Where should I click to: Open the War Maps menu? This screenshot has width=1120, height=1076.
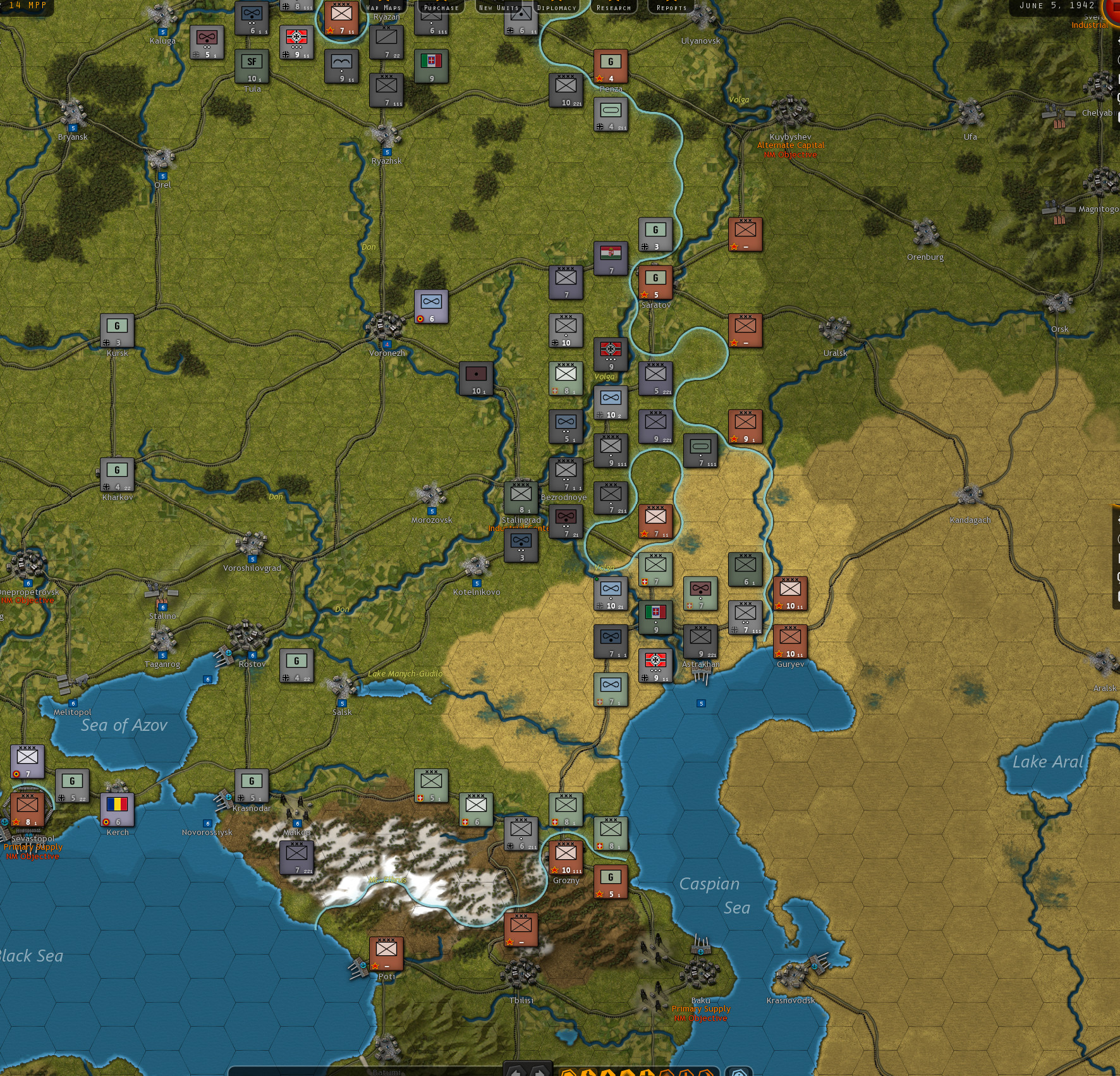(384, 8)
